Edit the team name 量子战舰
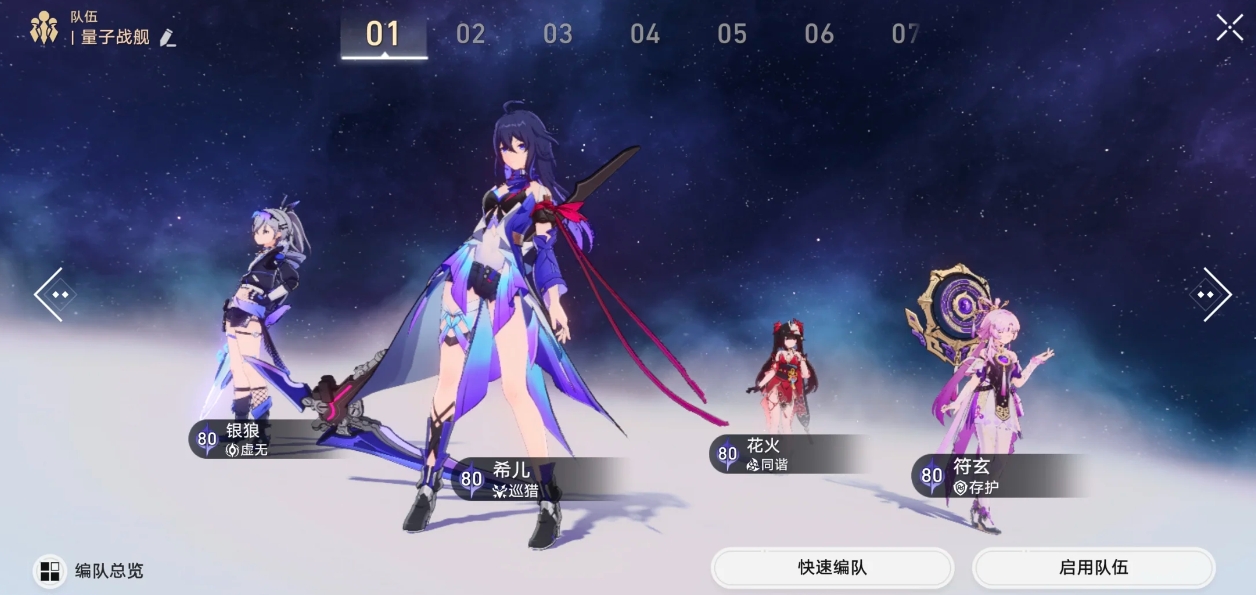1256x595 pixels. (168, 38)
